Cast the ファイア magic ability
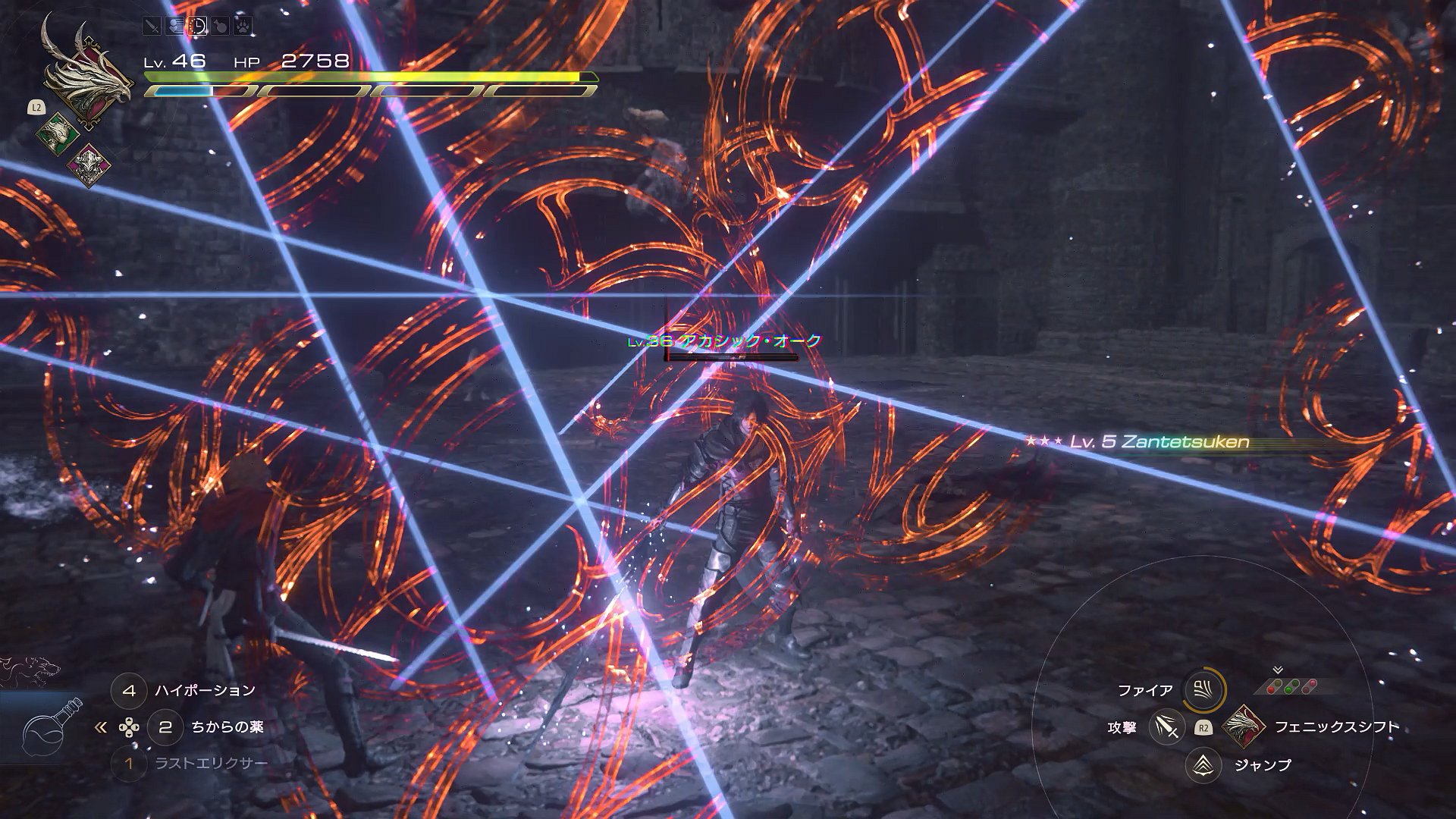Screen dimensions: 1456x819 click(x=1203, y=690)
